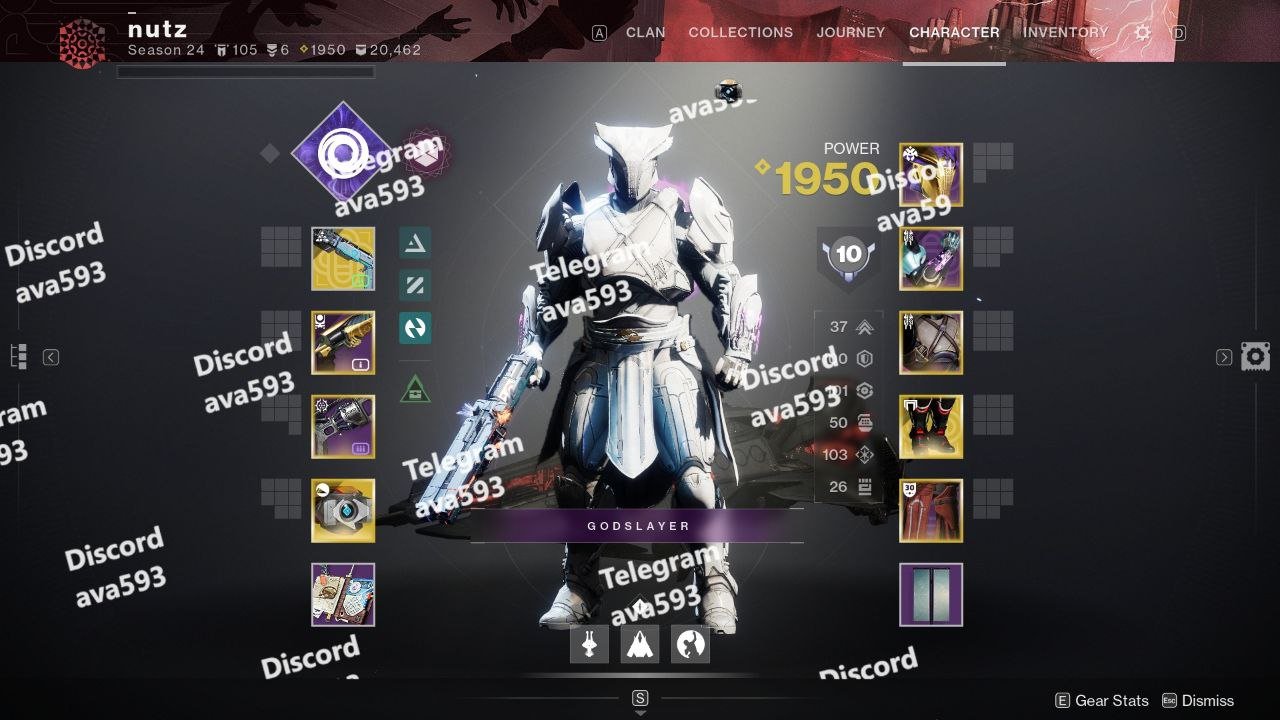Go to the Journey tab
Image resolution: width=1280 pixels, height=720 pixels.
pyautogui.click(x=850, y=32)
